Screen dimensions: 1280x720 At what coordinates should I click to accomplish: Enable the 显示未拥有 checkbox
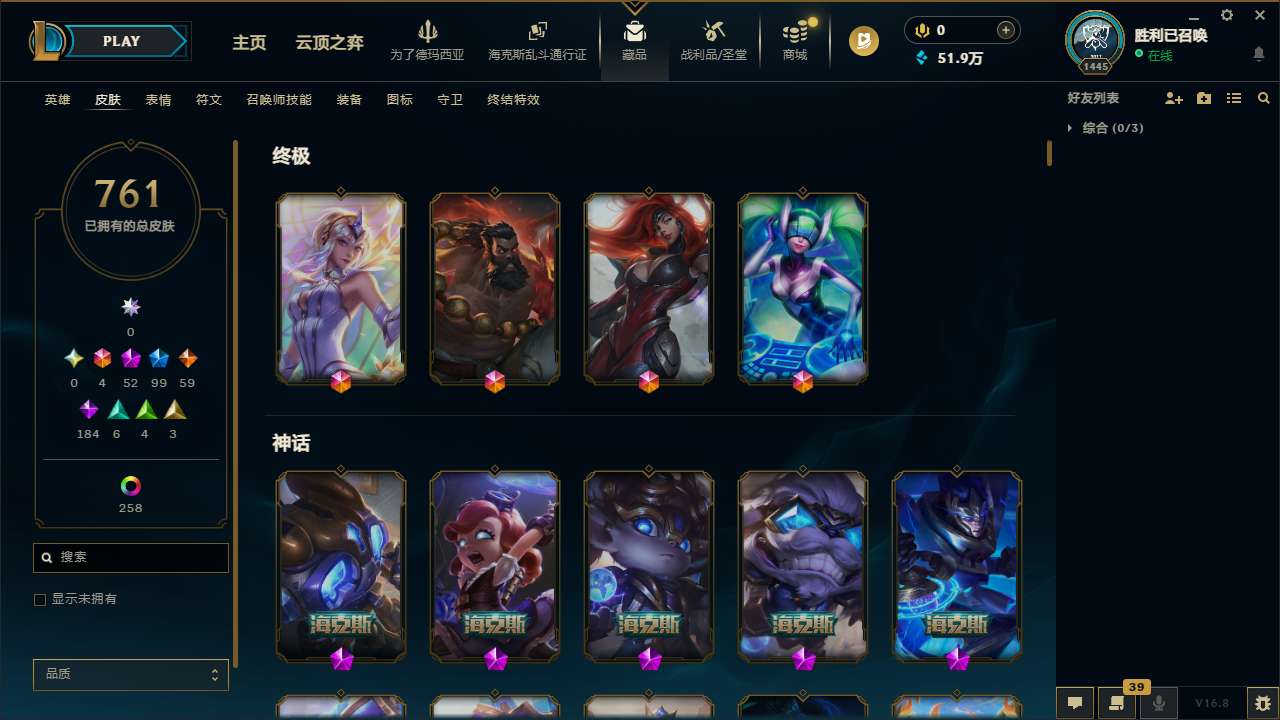(x=40, y=599)
